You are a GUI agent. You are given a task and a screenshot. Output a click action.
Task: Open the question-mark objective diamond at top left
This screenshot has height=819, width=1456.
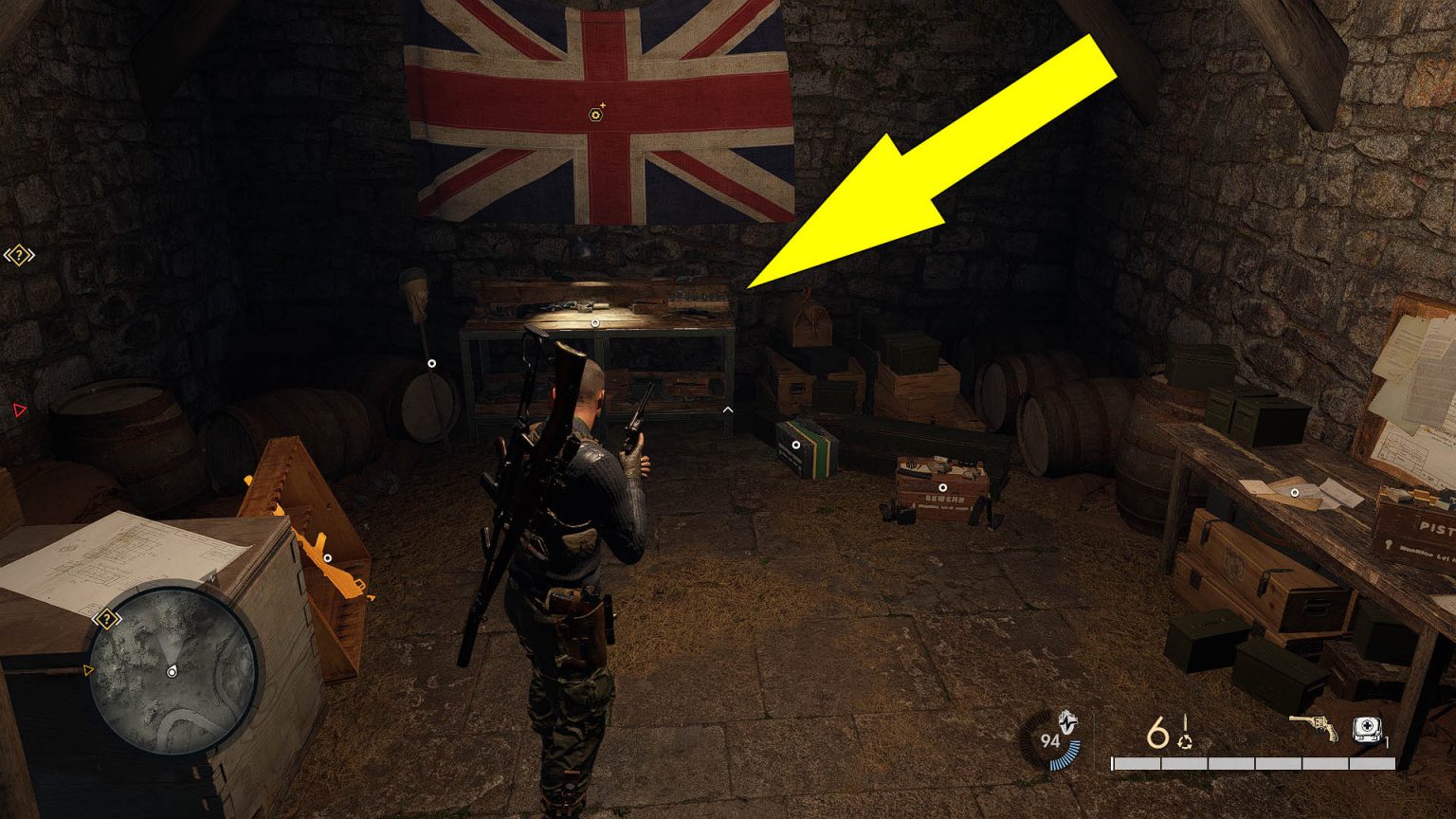pos(17,253)
